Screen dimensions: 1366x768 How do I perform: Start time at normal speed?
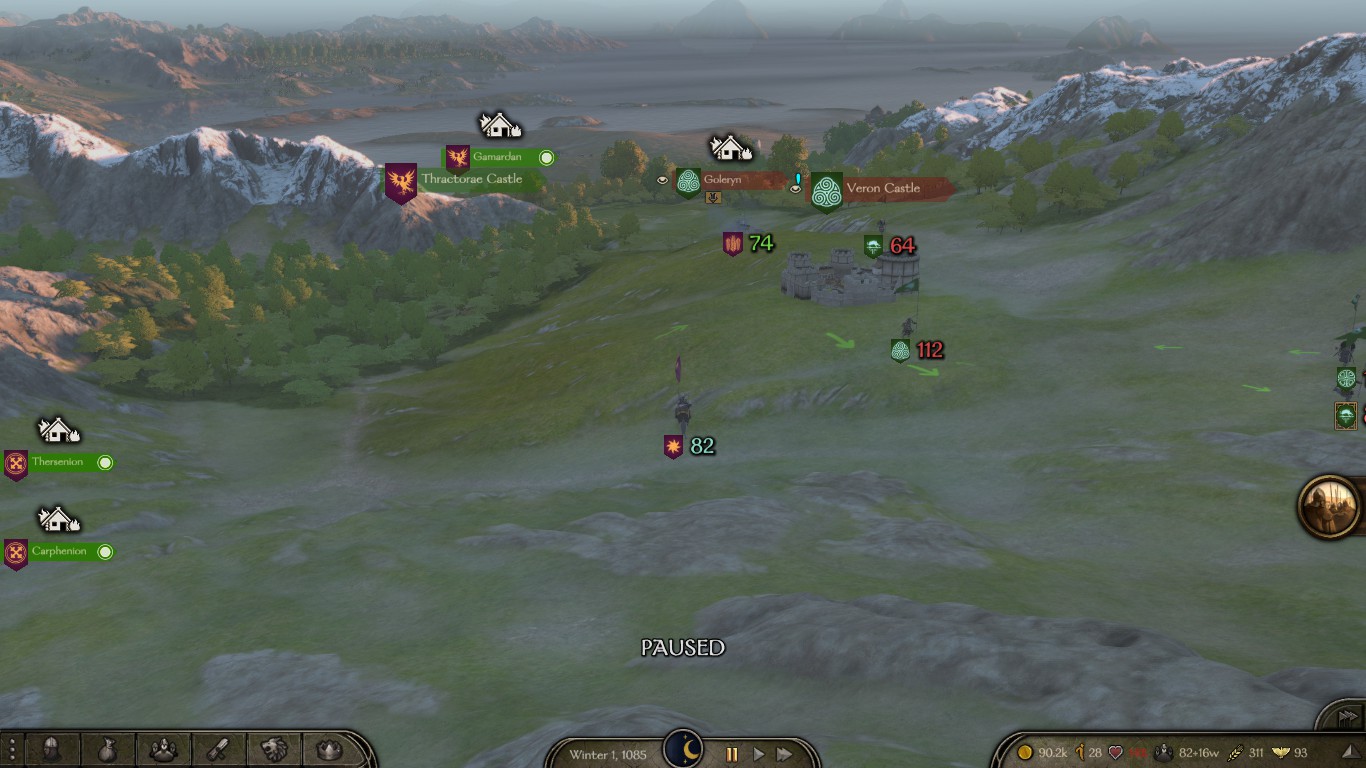(x=758, y=754)
